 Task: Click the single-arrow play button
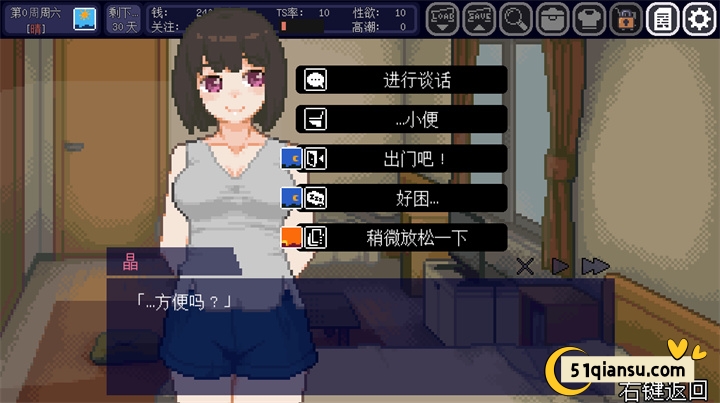561,266
